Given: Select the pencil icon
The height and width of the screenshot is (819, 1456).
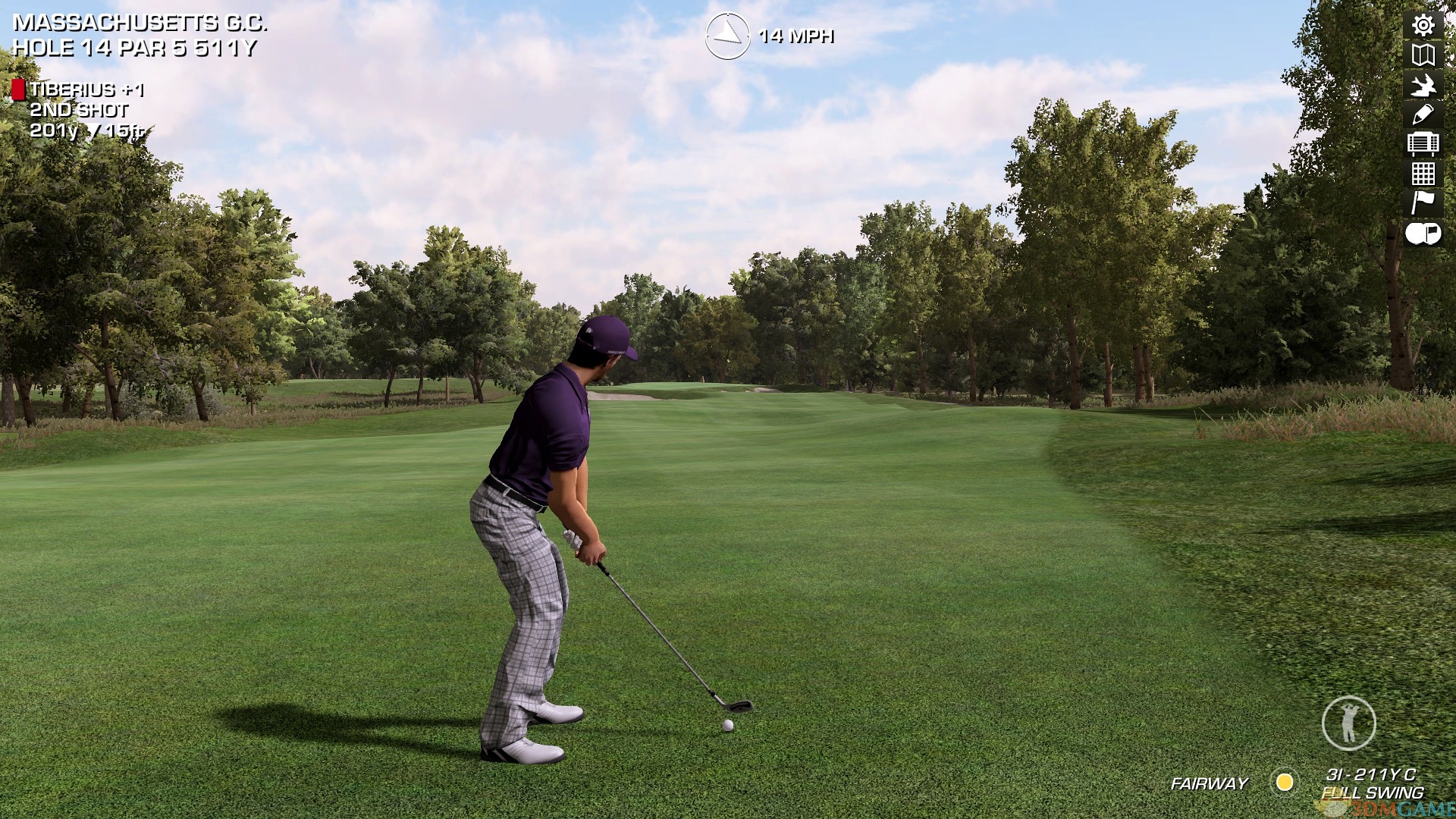Looking at the screenshot, I should point(1423,114).
